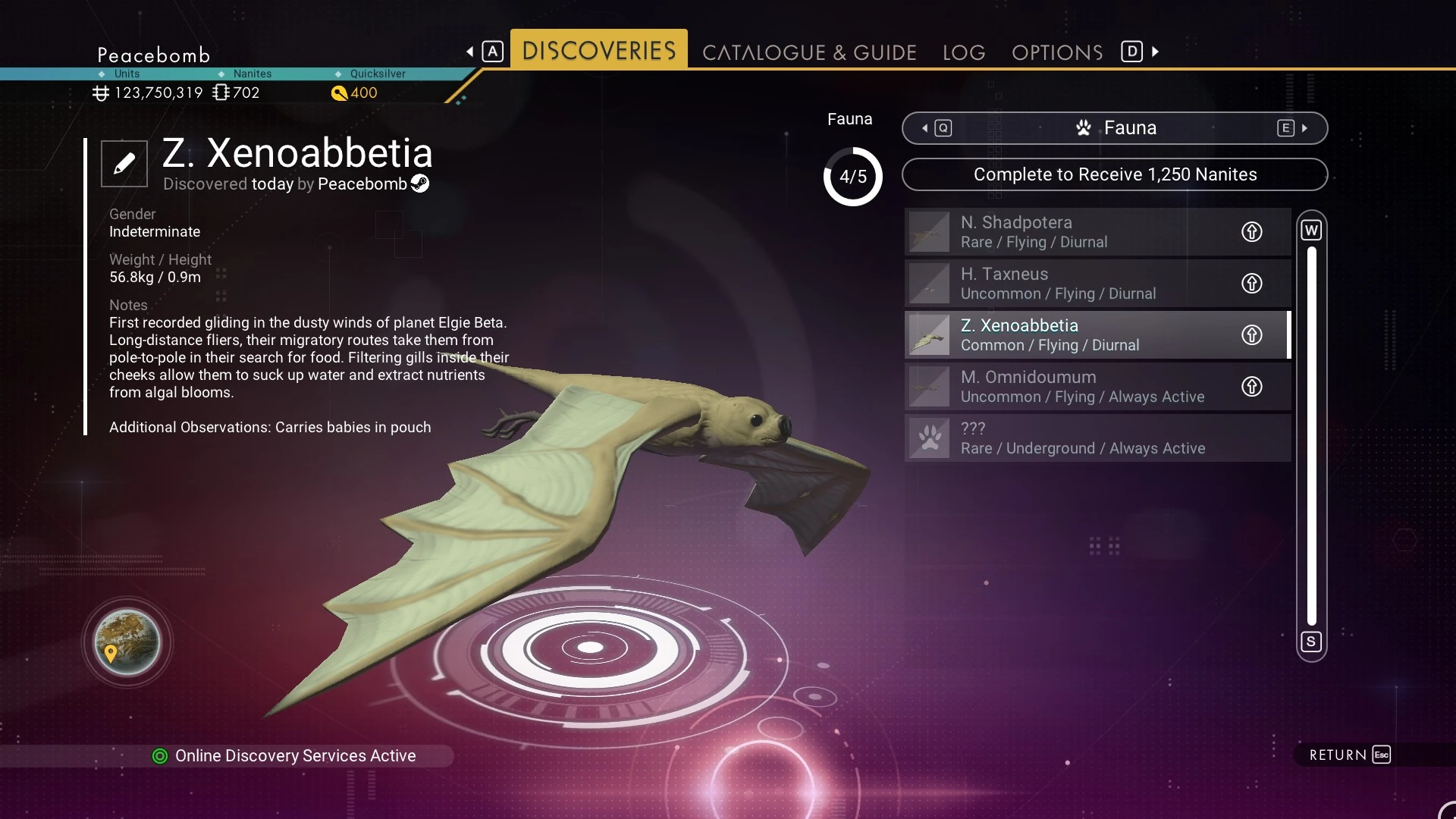Upload the H. Taxneus discovery
1456x819 pixels.
[1251, 283]
